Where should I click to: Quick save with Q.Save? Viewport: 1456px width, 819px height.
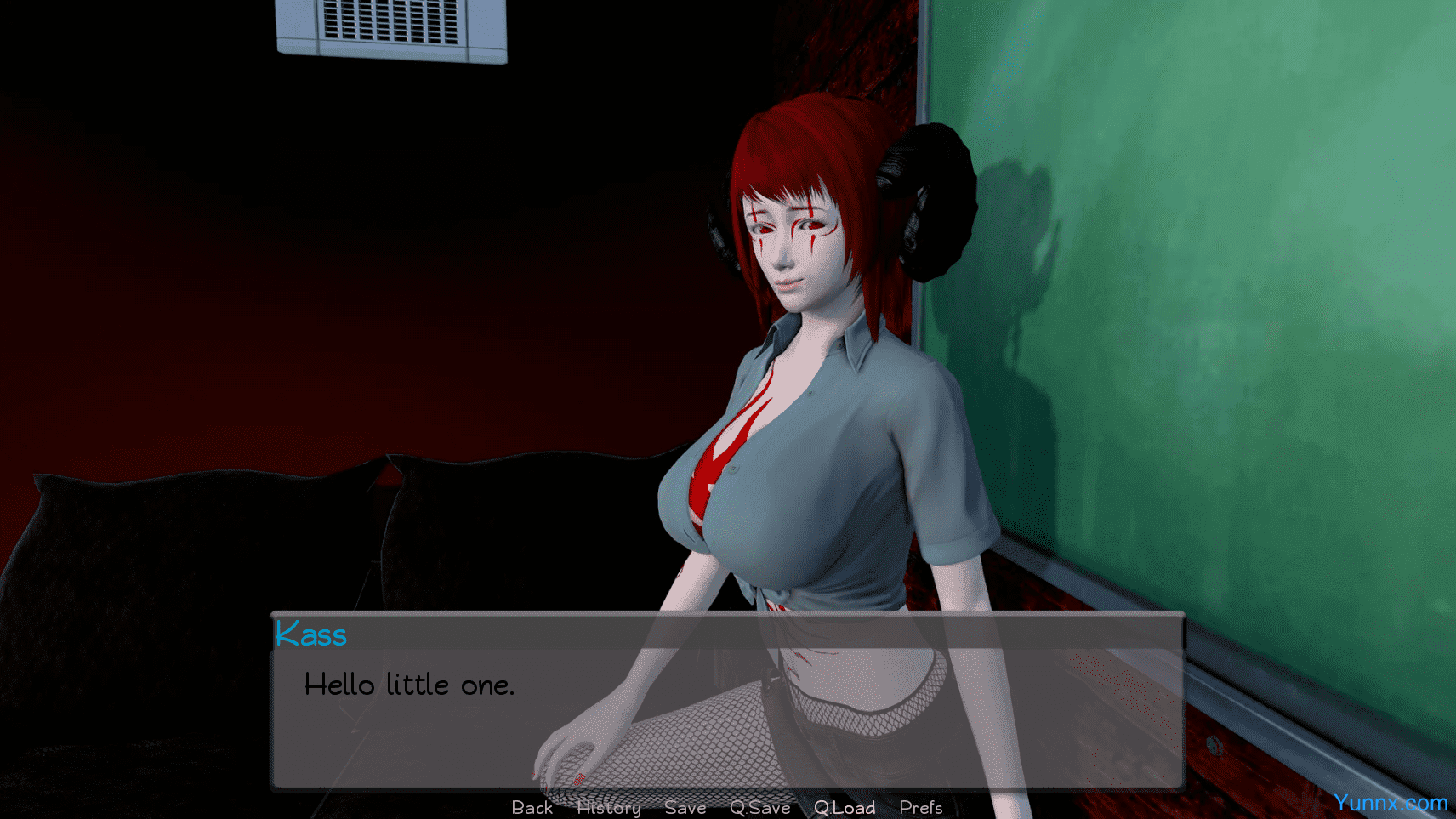pyautogui.click(x=759, y=807)
